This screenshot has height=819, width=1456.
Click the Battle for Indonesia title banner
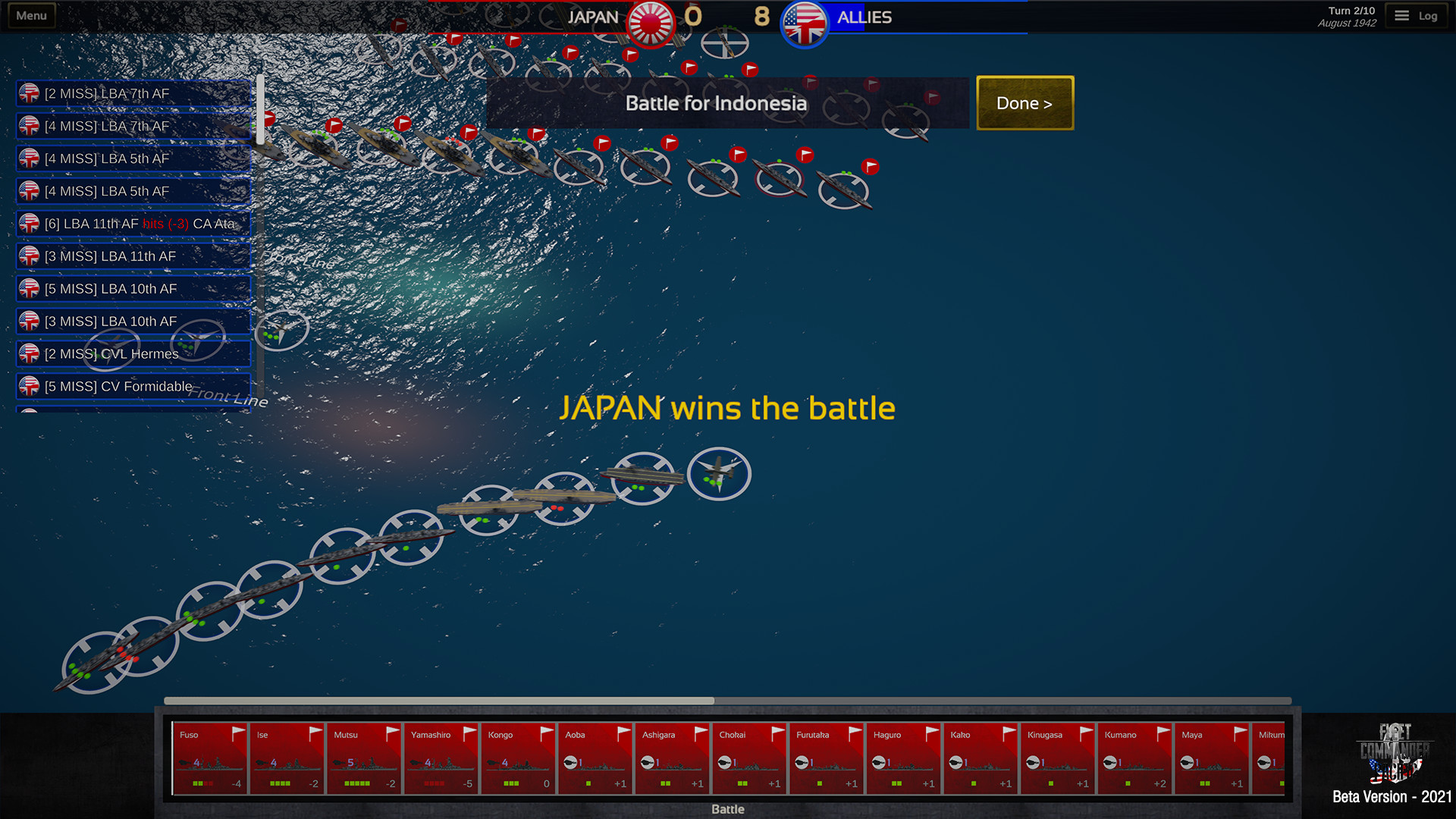(x=716, y=103)
